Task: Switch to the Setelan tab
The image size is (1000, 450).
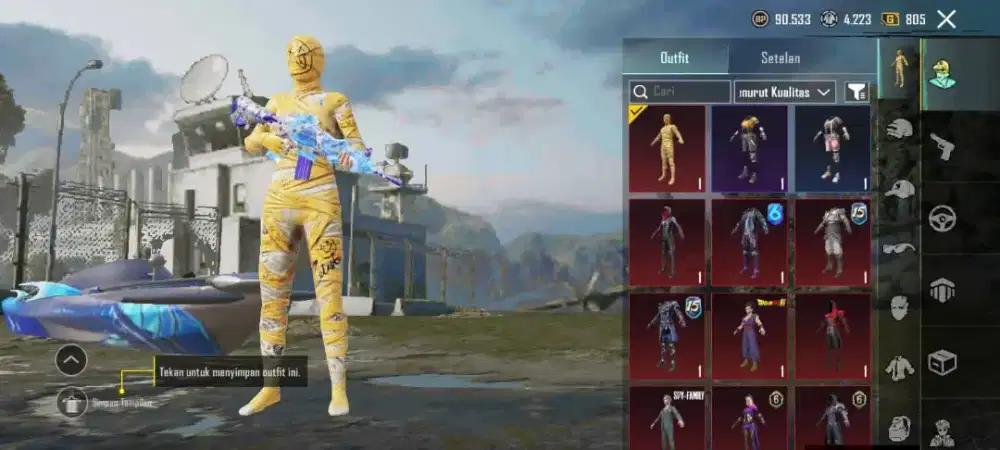Action: click(781, 57)
